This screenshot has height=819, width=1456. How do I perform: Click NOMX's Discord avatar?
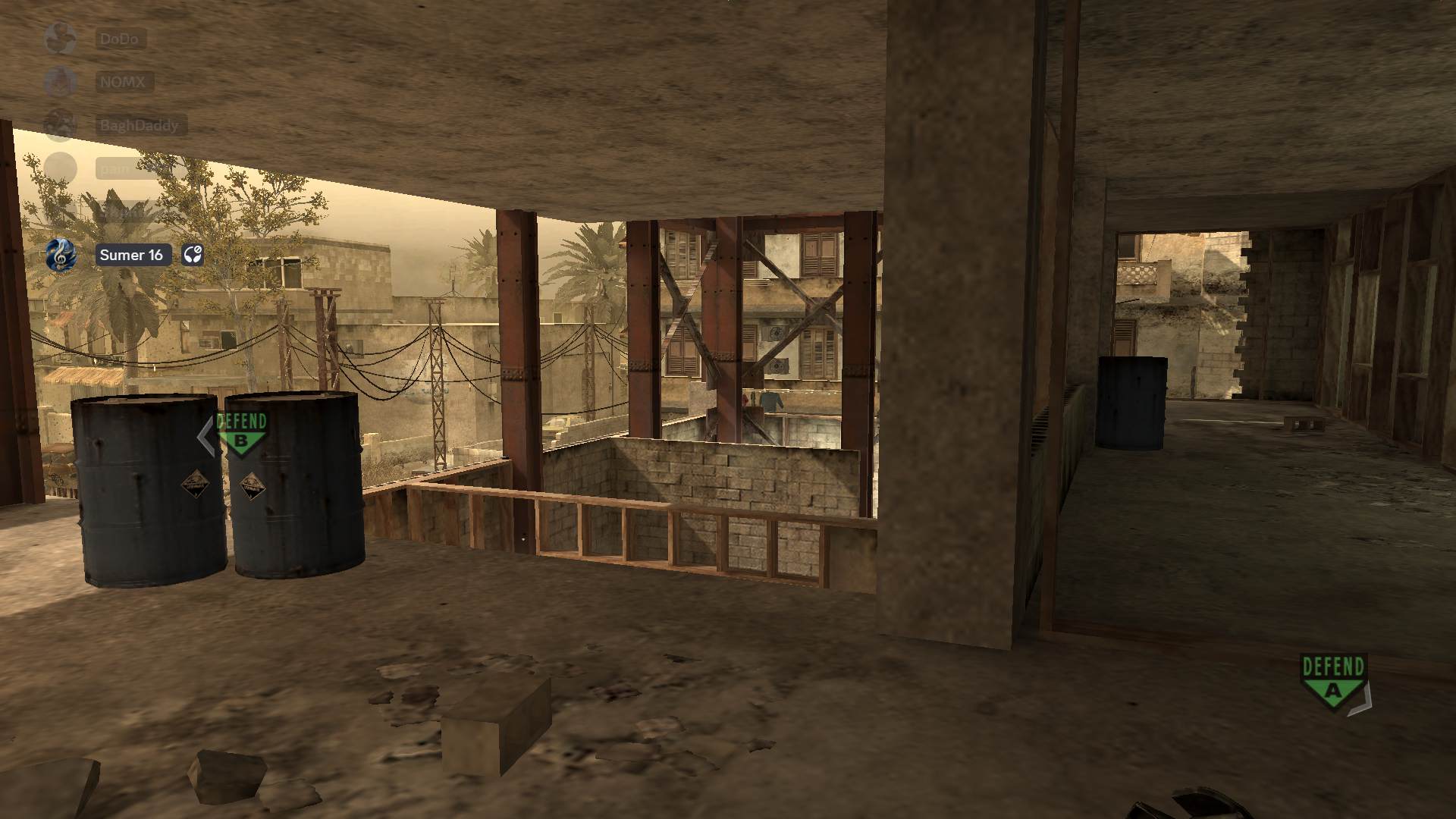click(61, 83)
